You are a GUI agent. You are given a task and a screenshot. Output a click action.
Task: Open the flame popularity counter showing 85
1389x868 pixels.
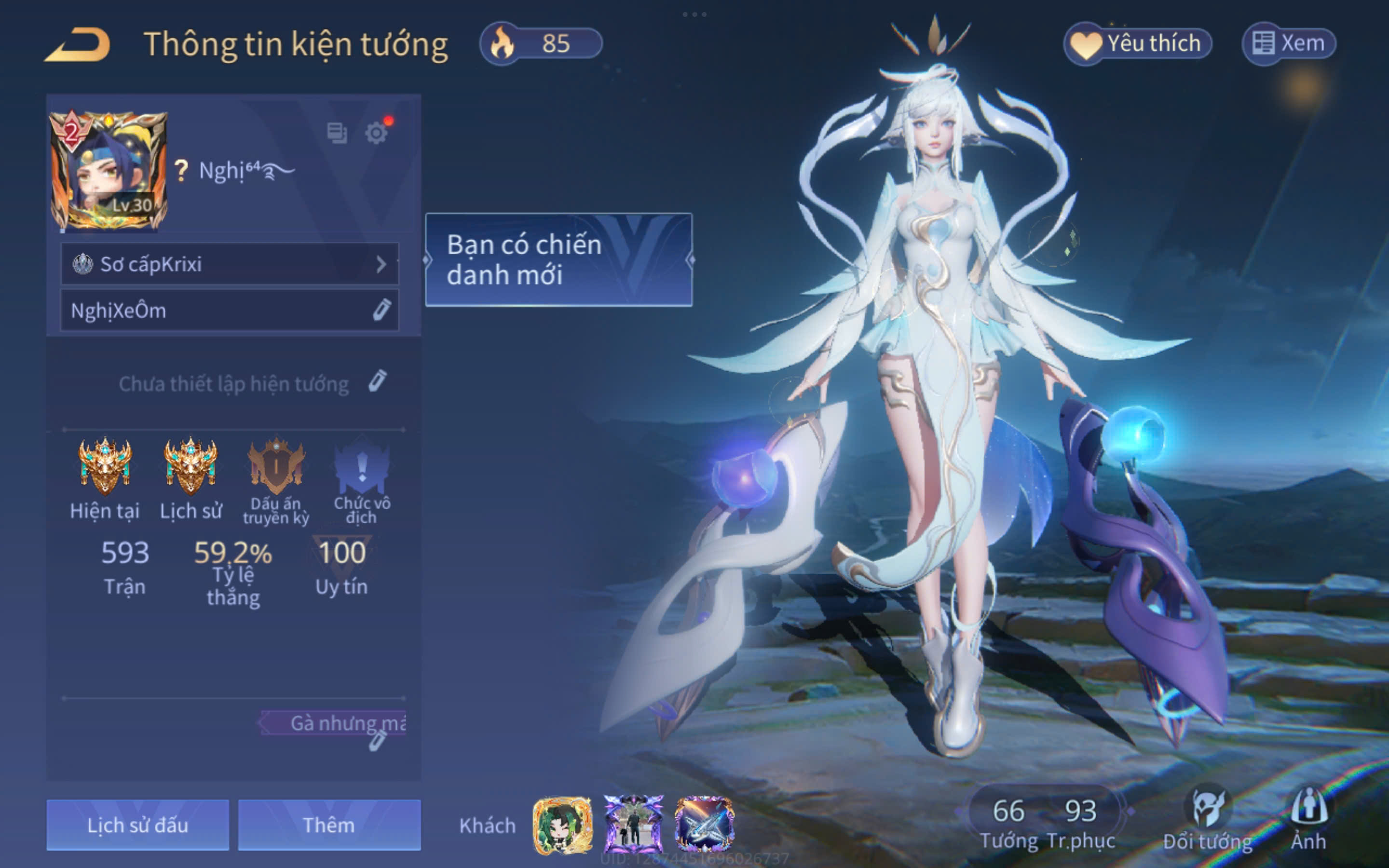[541, 43]
